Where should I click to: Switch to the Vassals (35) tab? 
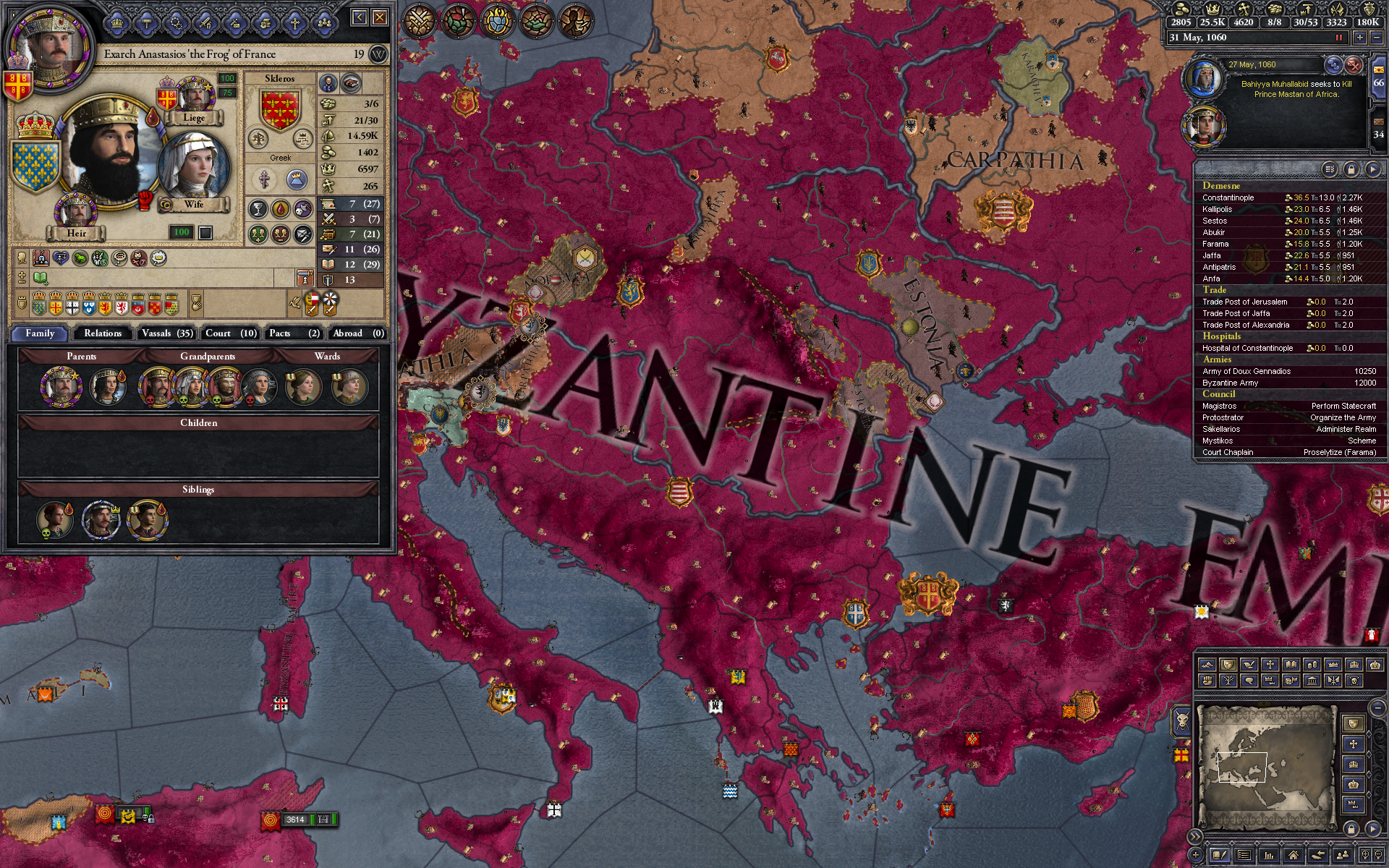pos(167,333)
